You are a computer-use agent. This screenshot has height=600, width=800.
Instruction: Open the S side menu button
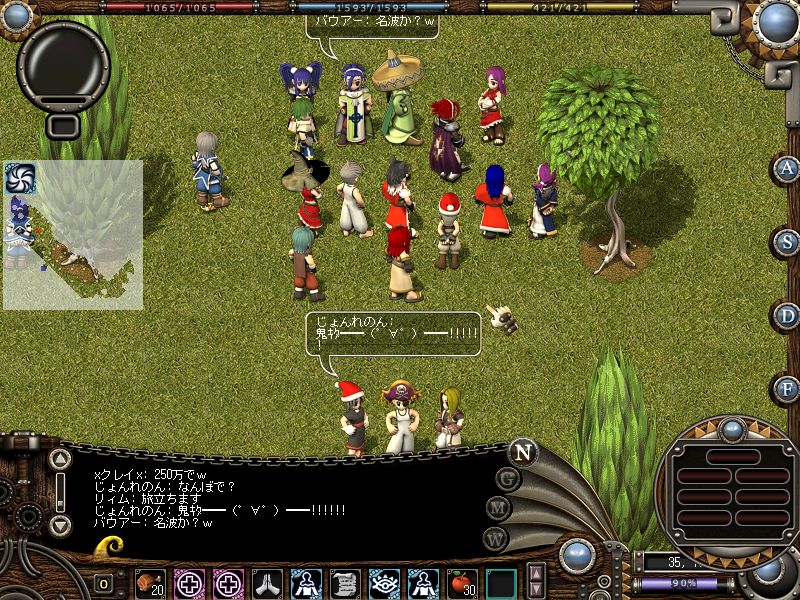click(x=788, y=242)
